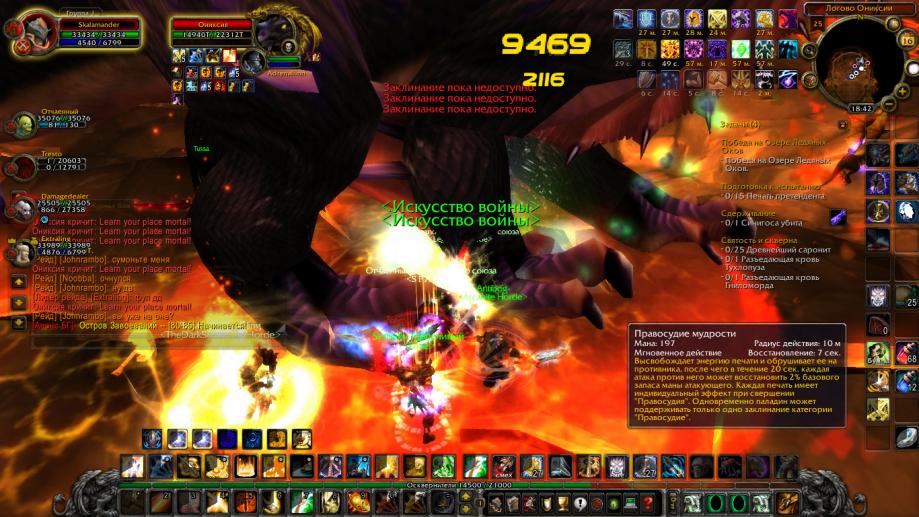Open the red question mark help menu
919x517 pixels.
pyautogui.click(x=647, y=502)
